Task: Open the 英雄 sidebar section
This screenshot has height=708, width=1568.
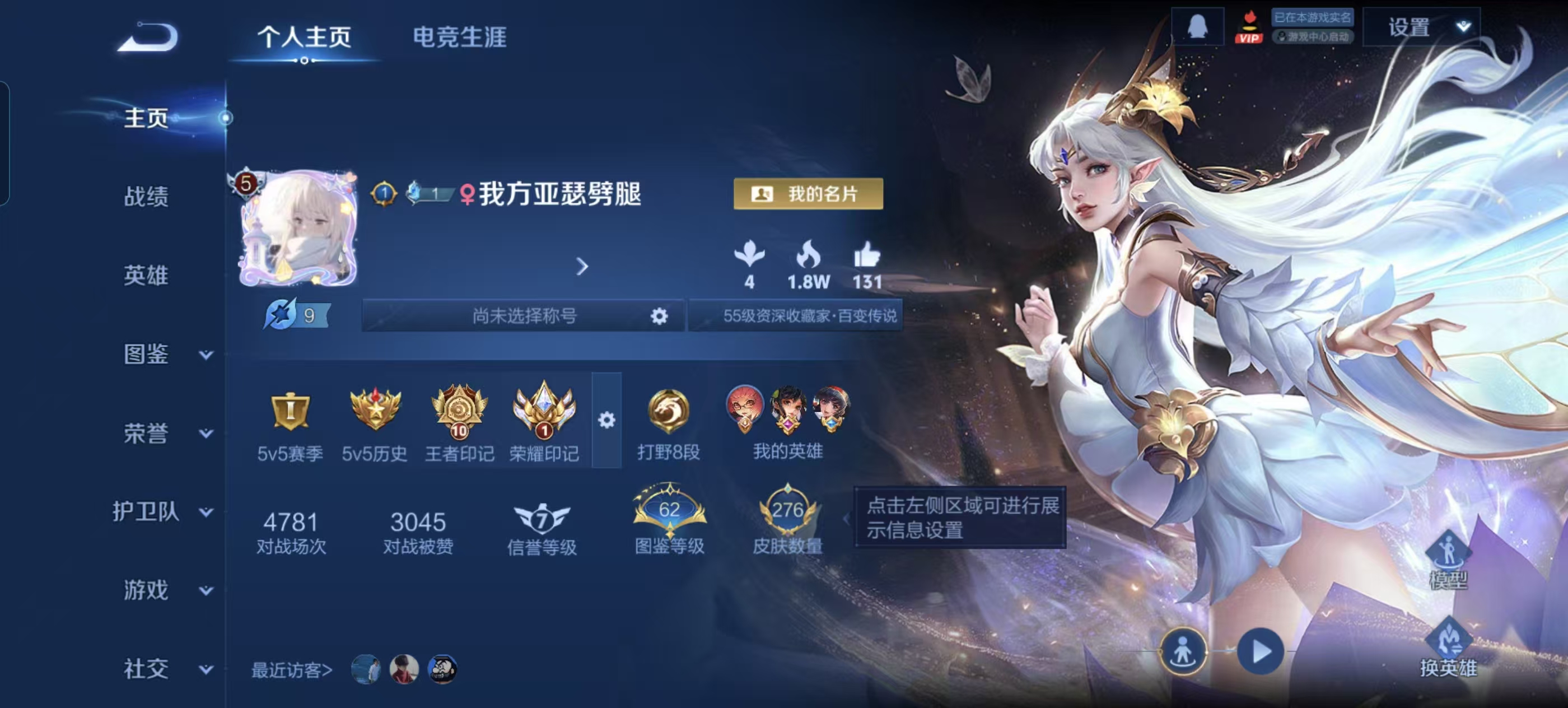Action: [146, 275]
